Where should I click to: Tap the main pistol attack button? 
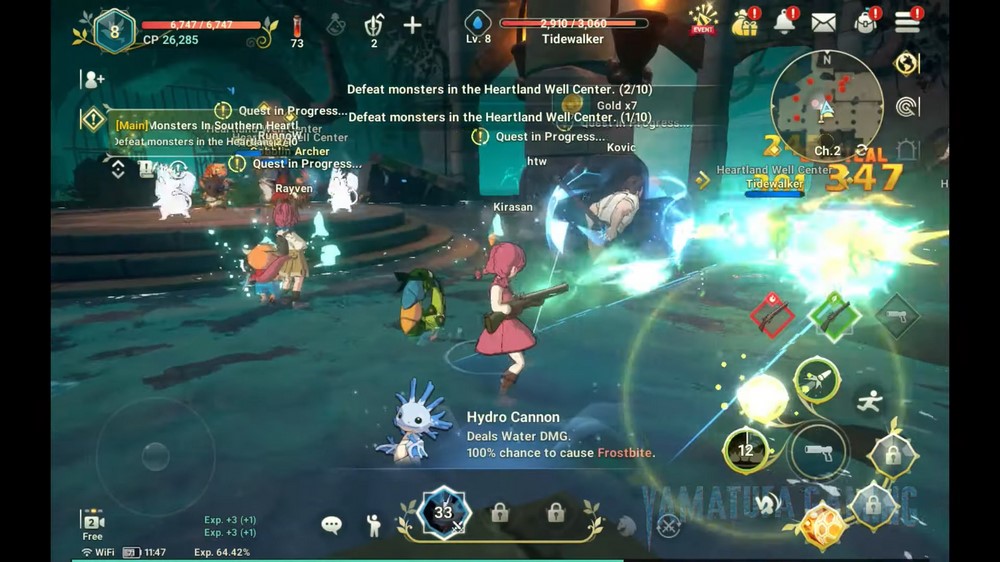pyautogui.click(x=818, y=452)
